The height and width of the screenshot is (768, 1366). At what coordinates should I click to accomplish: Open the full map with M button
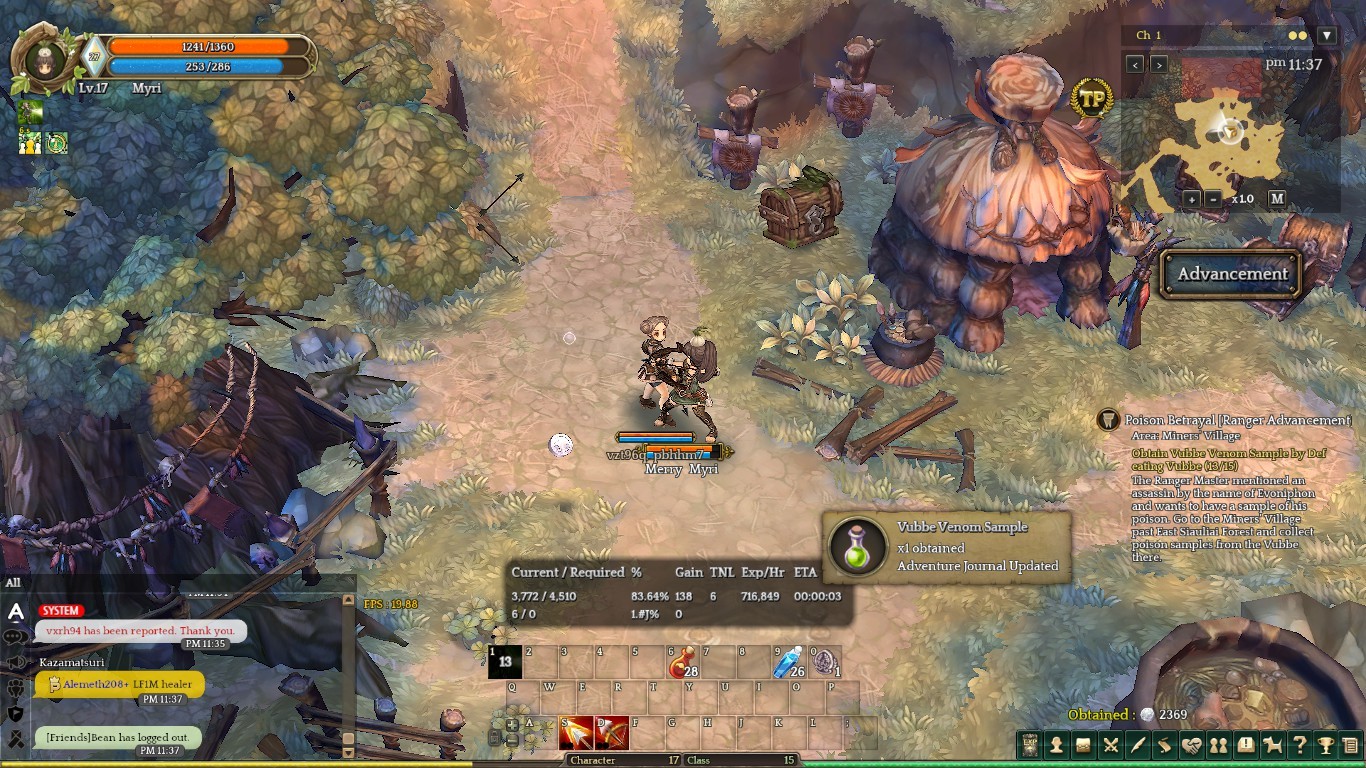pyautogui.click(x=1277, y=198)
